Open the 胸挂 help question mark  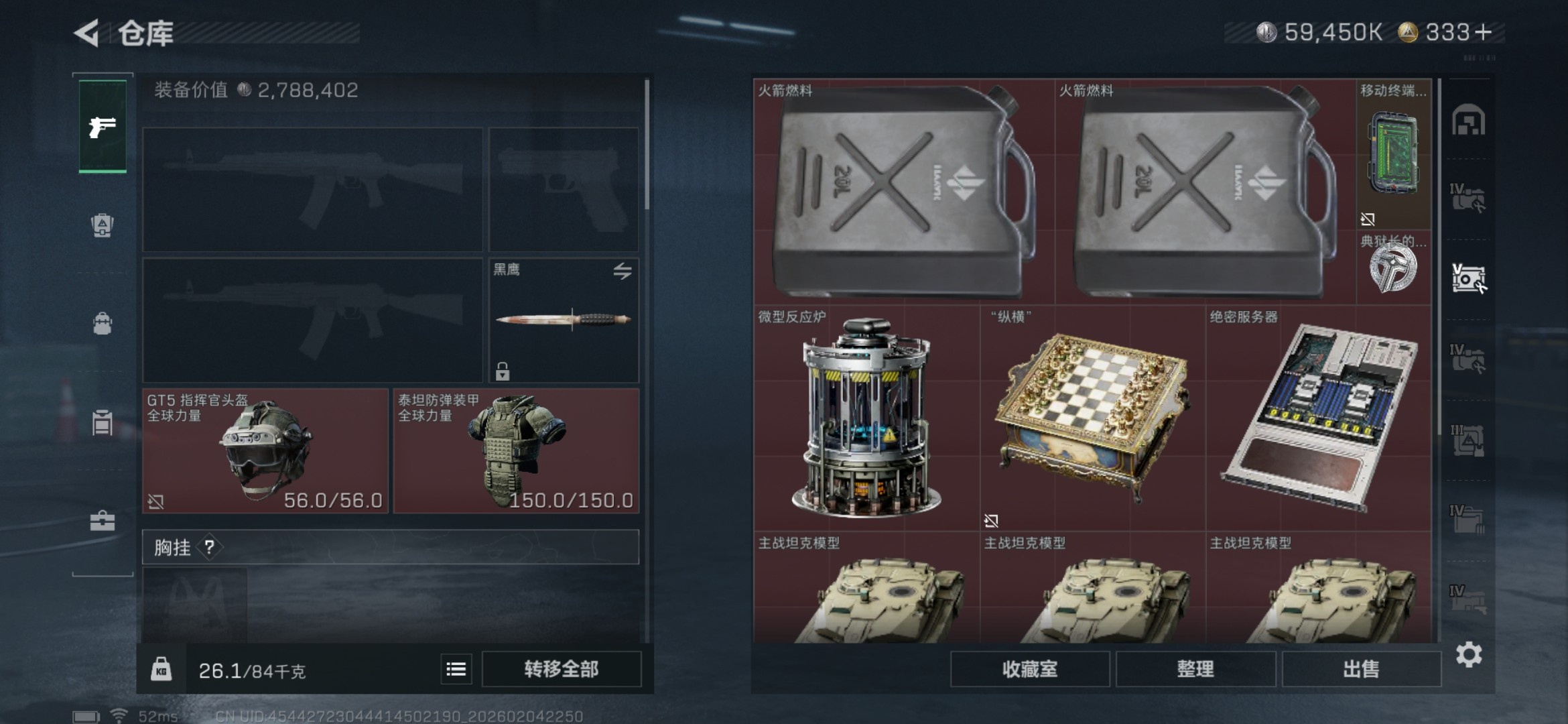pos(210,547)
